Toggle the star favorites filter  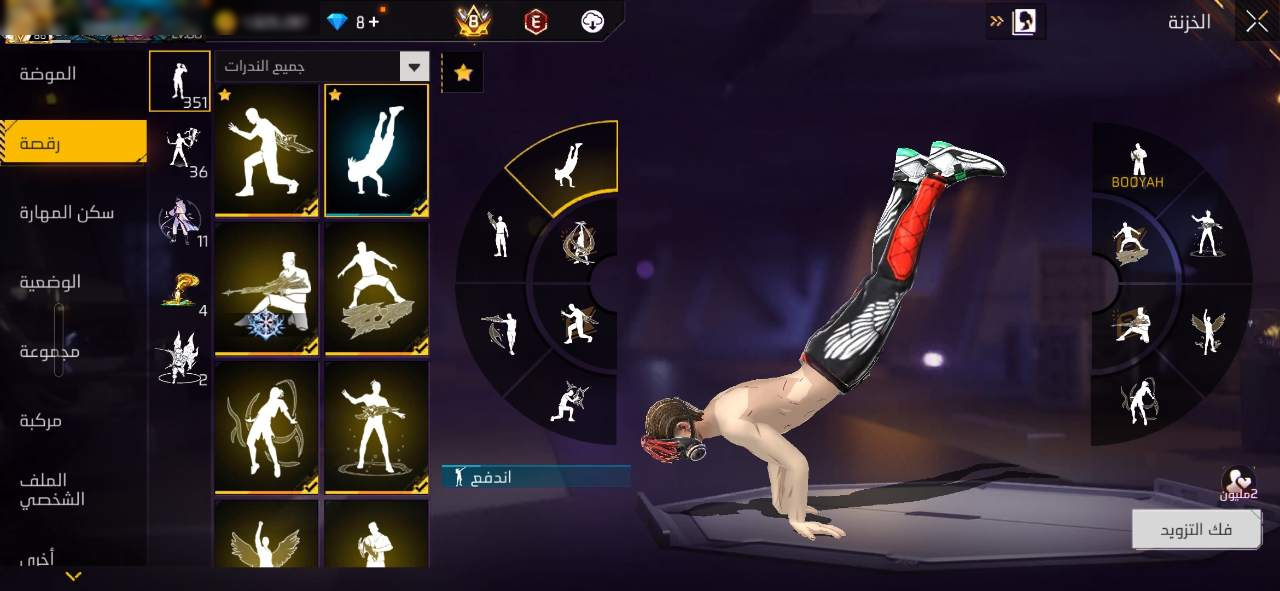pos(463,73)
